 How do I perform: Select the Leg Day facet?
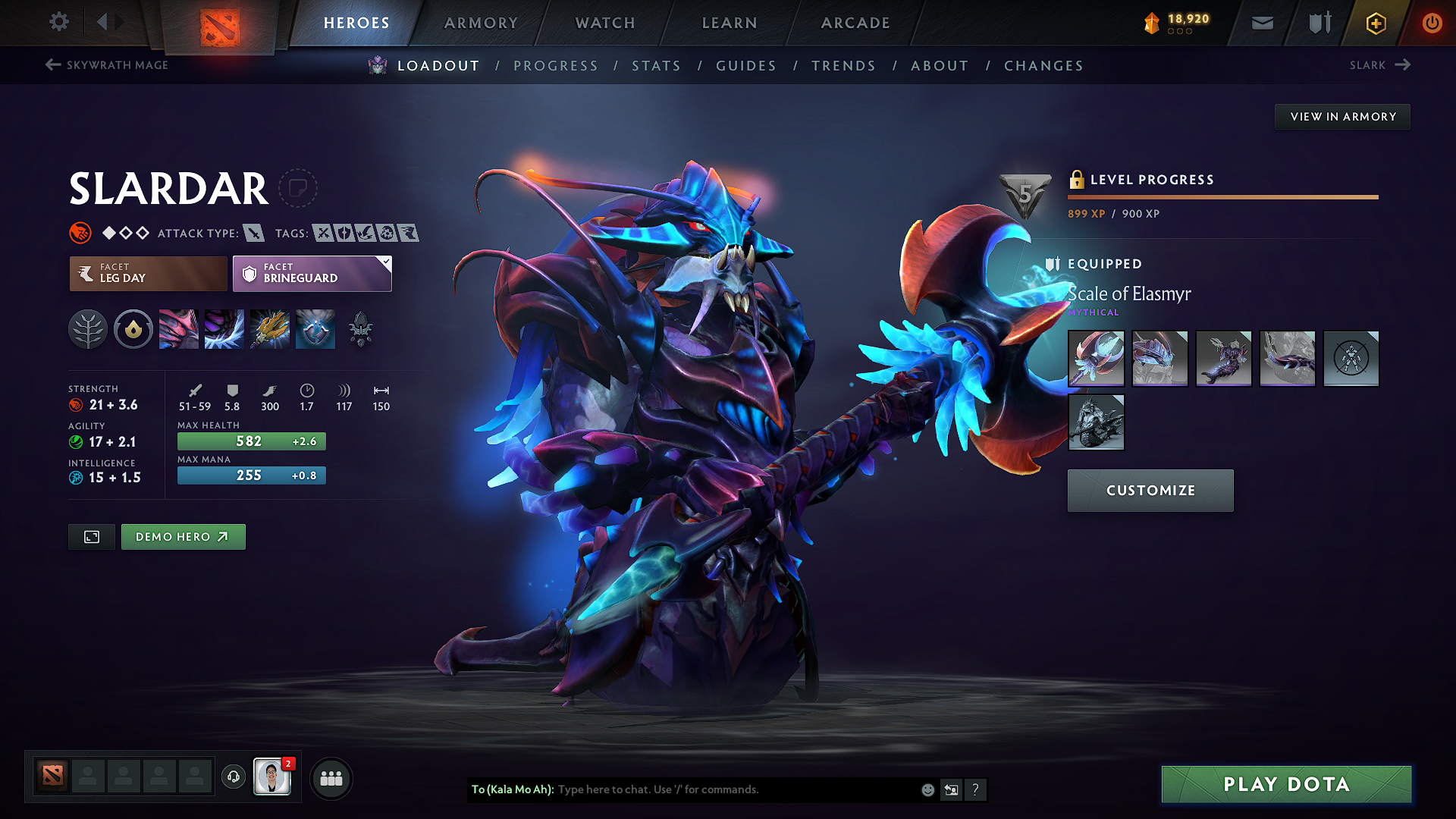point(147,273)
